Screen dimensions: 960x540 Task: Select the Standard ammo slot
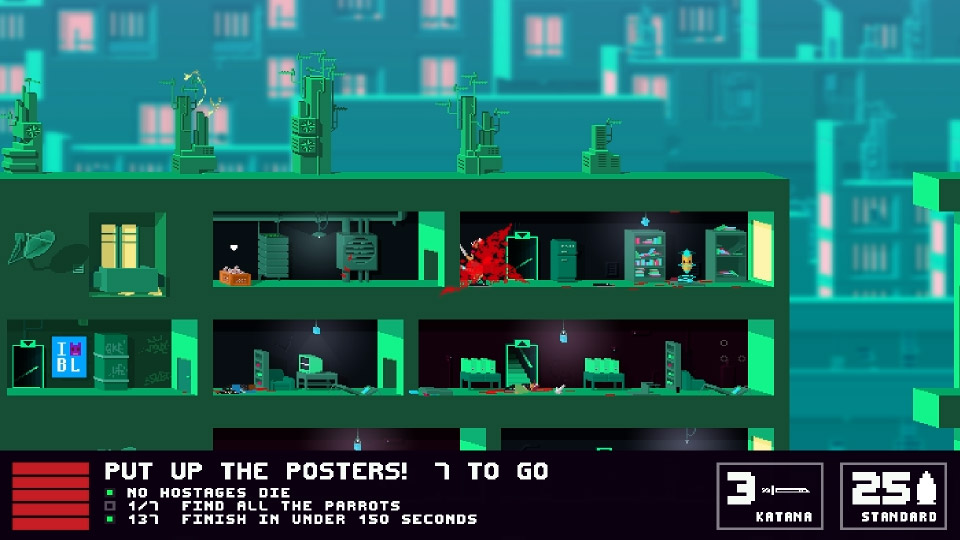pos(893,495)
